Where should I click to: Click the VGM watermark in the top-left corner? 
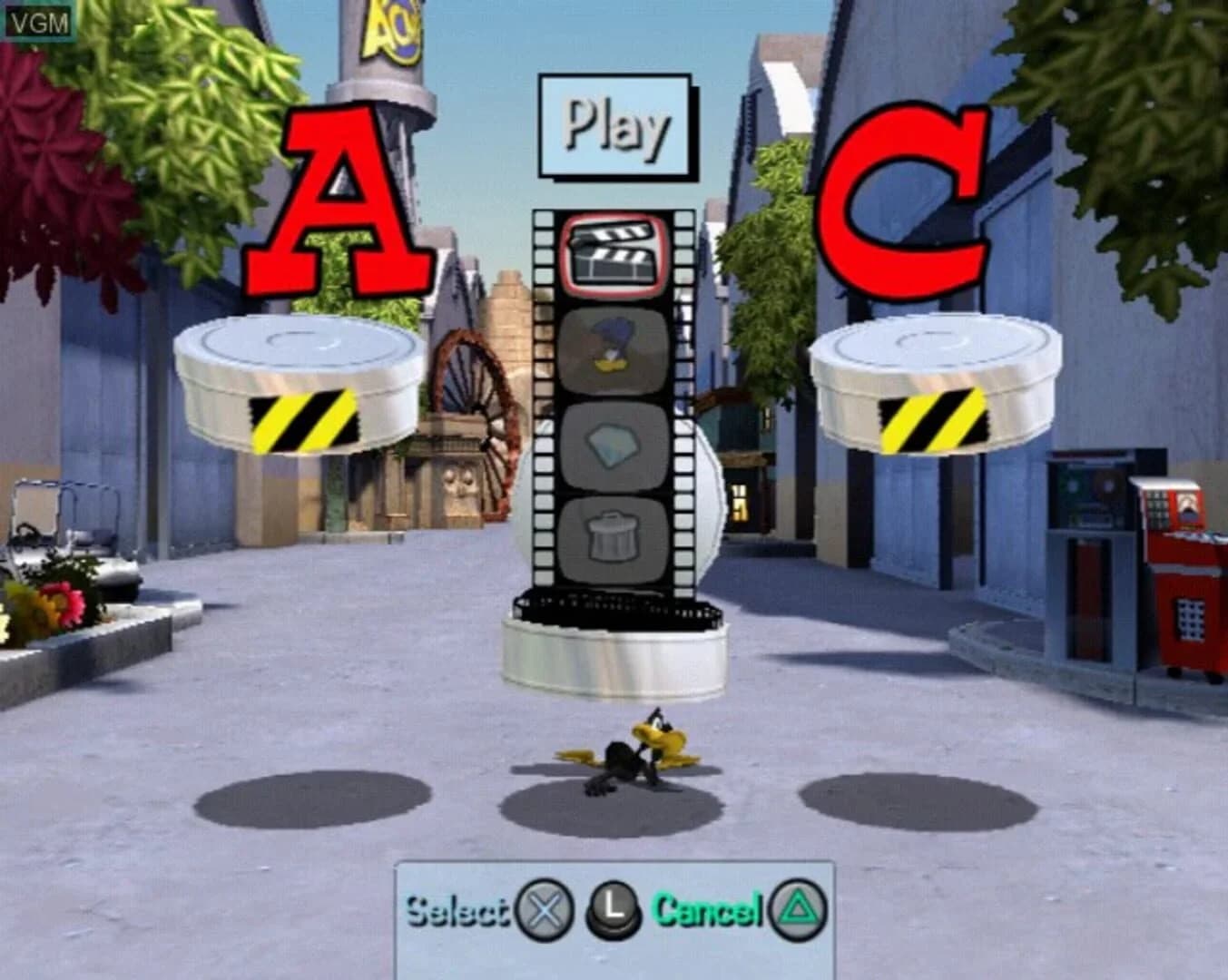click(x=39, y=19)
